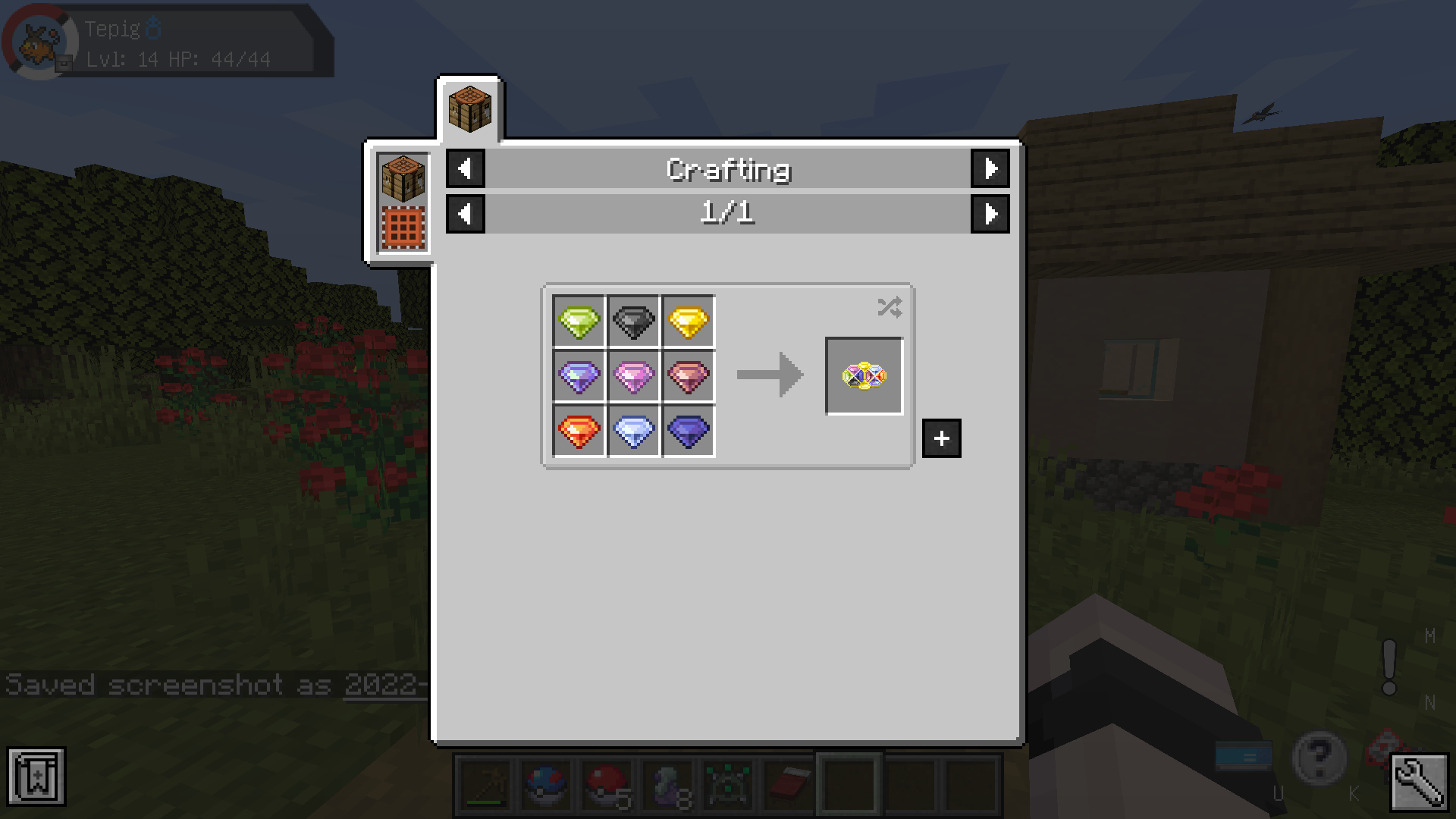Image resolution: width=1456 pixels, height=819 pixels.
Task: Select the crafting grid icon on left panel
Action: pos(403,225)
